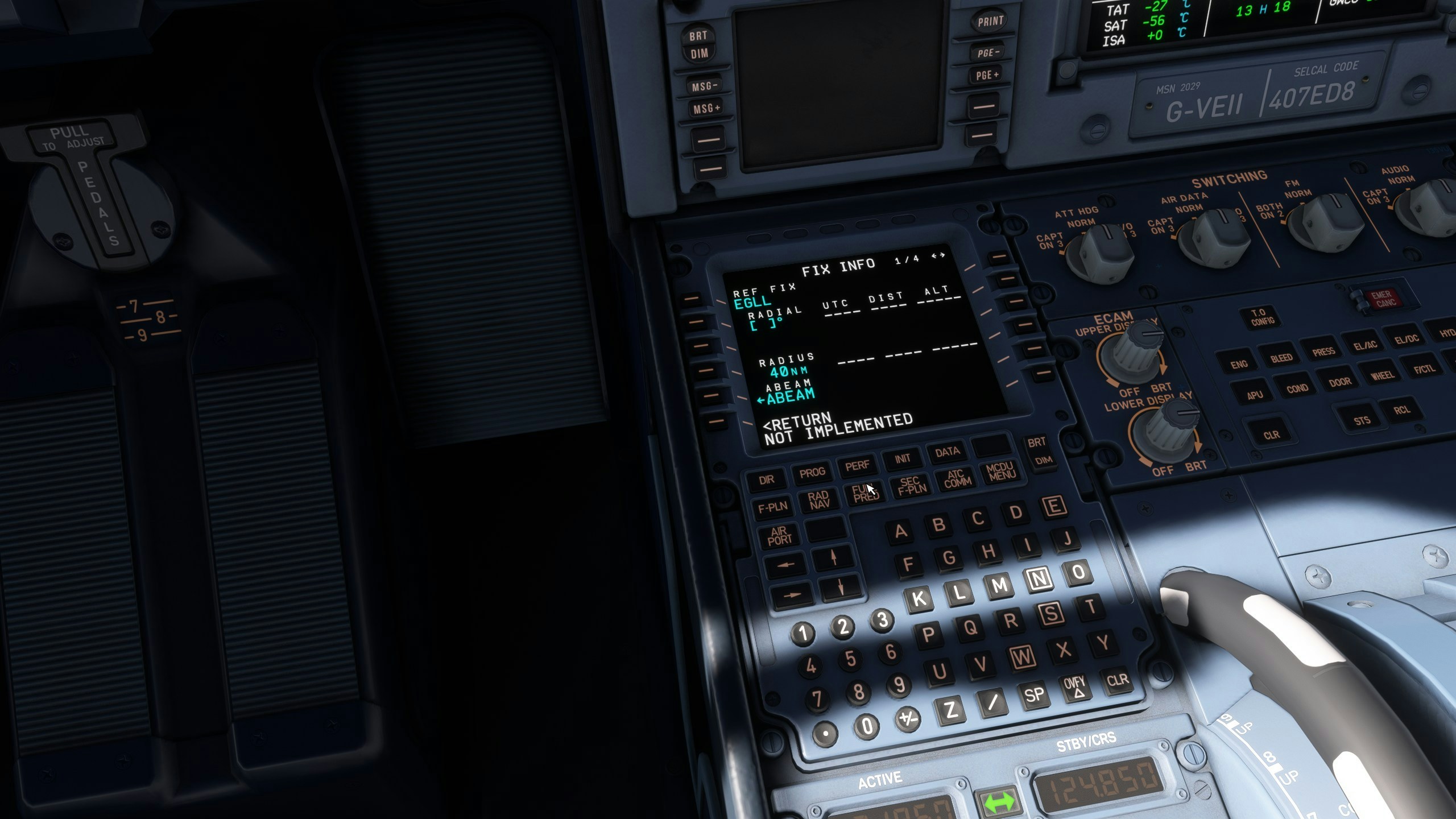
Task: Enter the letter A on the MCDU keypad
Action: pos(900,531)
